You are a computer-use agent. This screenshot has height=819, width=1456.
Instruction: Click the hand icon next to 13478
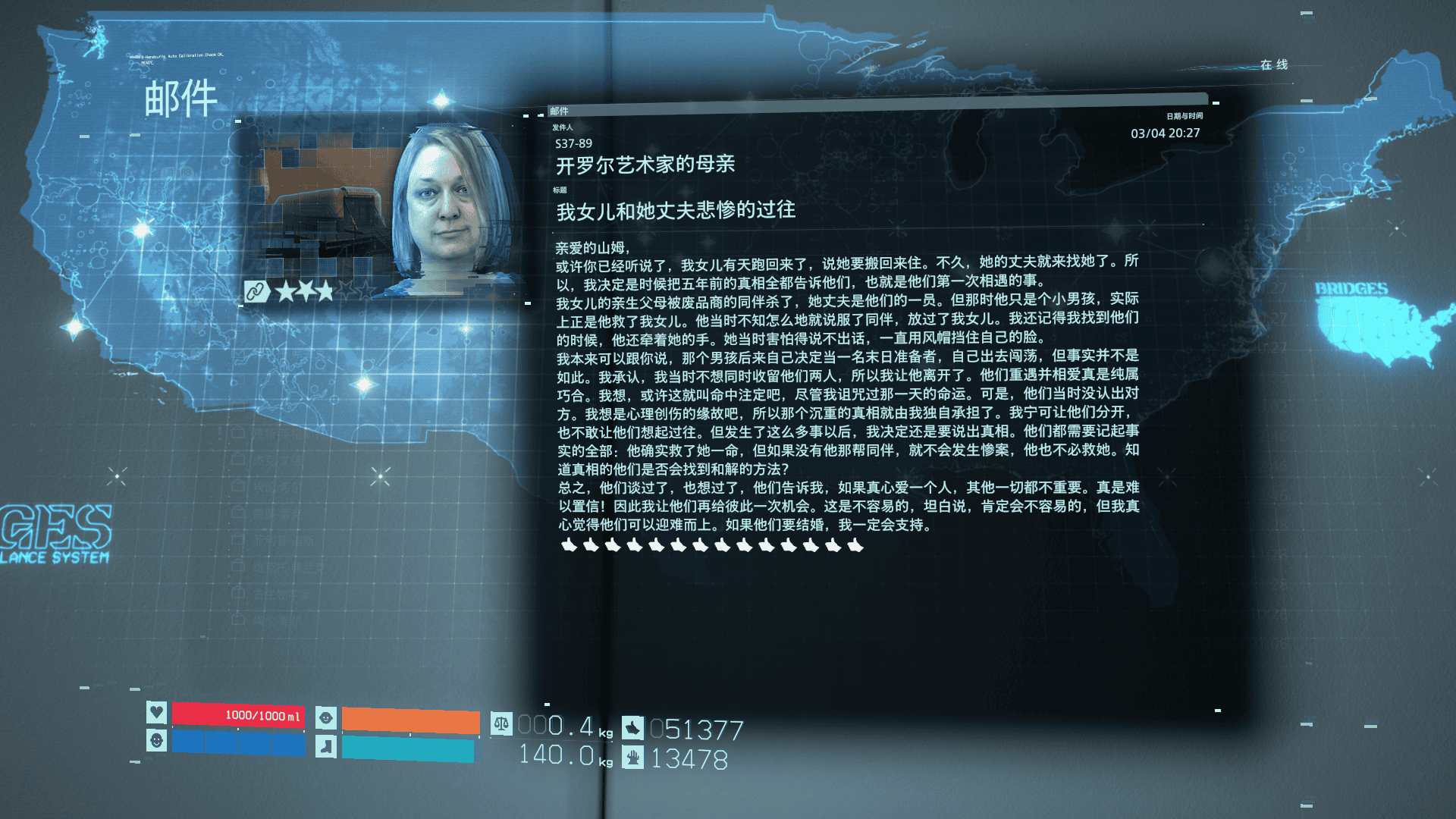click(635, 758)
